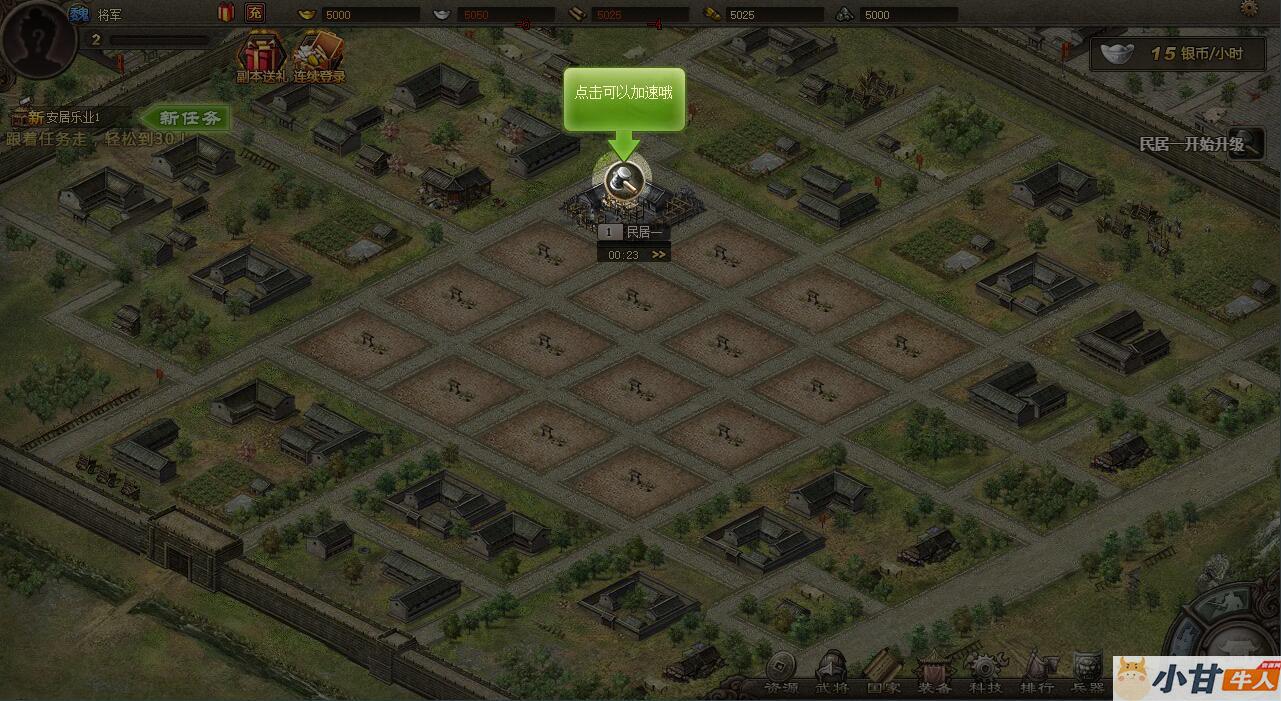Open the settings gear icon
Image resolution: width=1281 pixels, height=701 pixels.
(x=1249, y=8)
